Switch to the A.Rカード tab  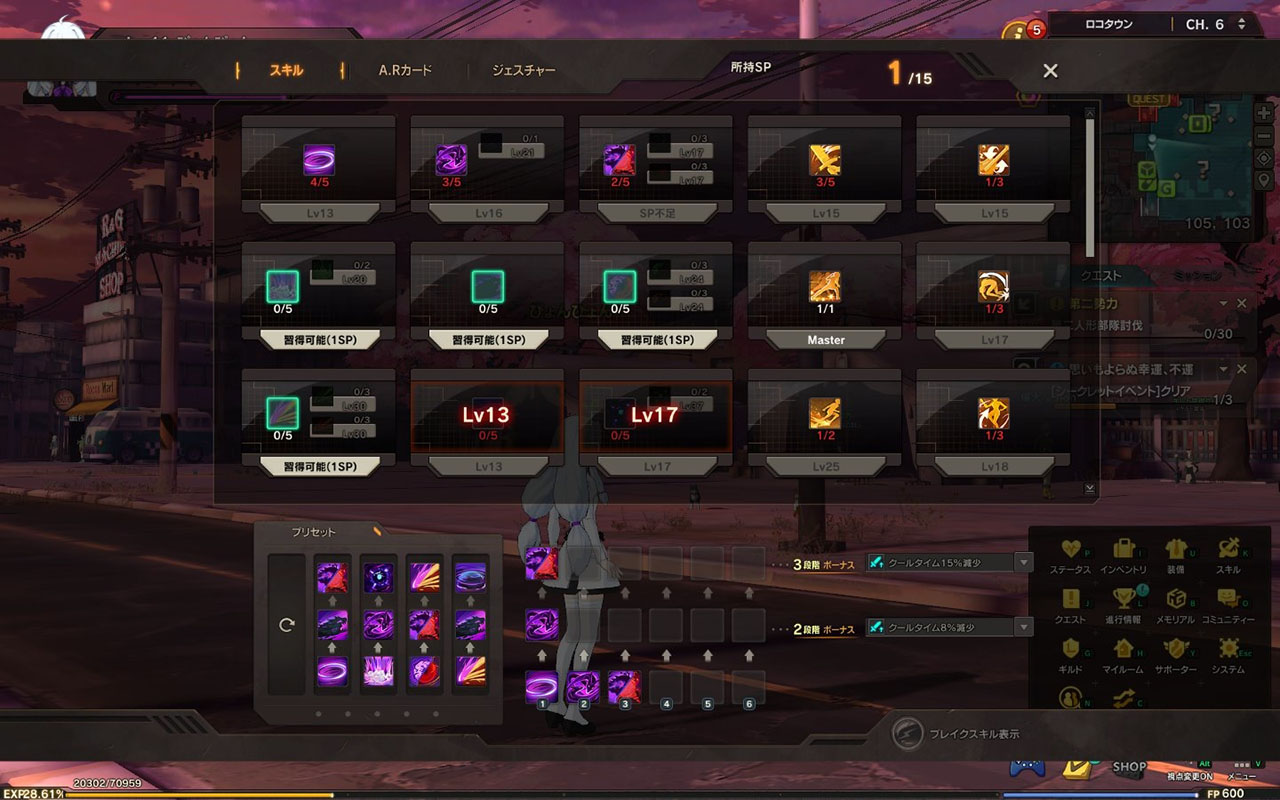pos(405,71)
